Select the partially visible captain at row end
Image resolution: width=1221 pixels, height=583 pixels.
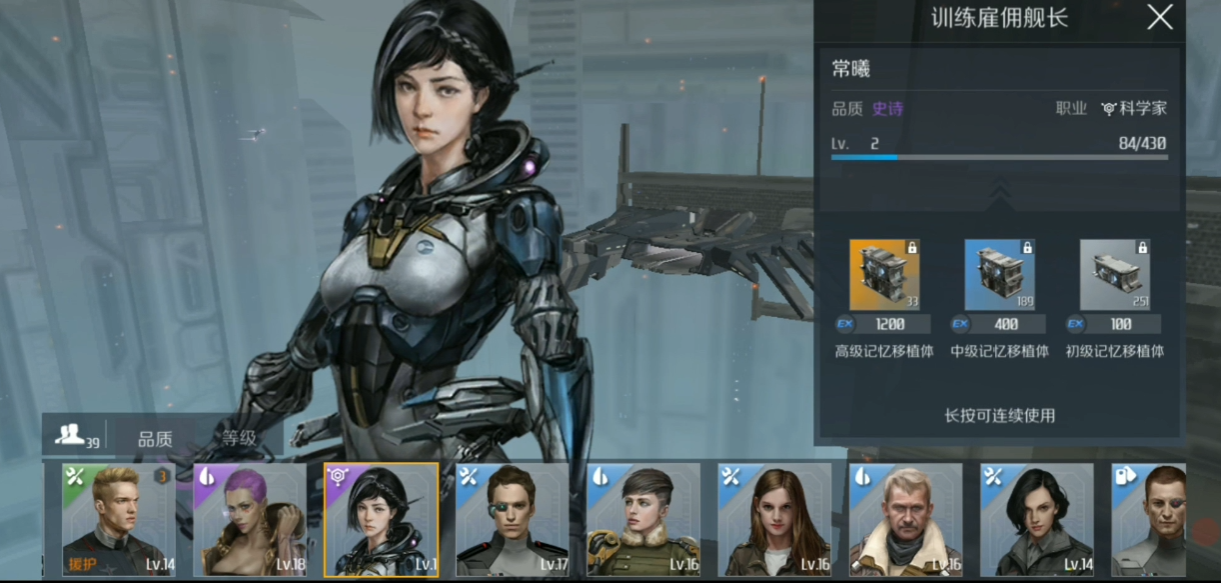tap(1150, 520)
